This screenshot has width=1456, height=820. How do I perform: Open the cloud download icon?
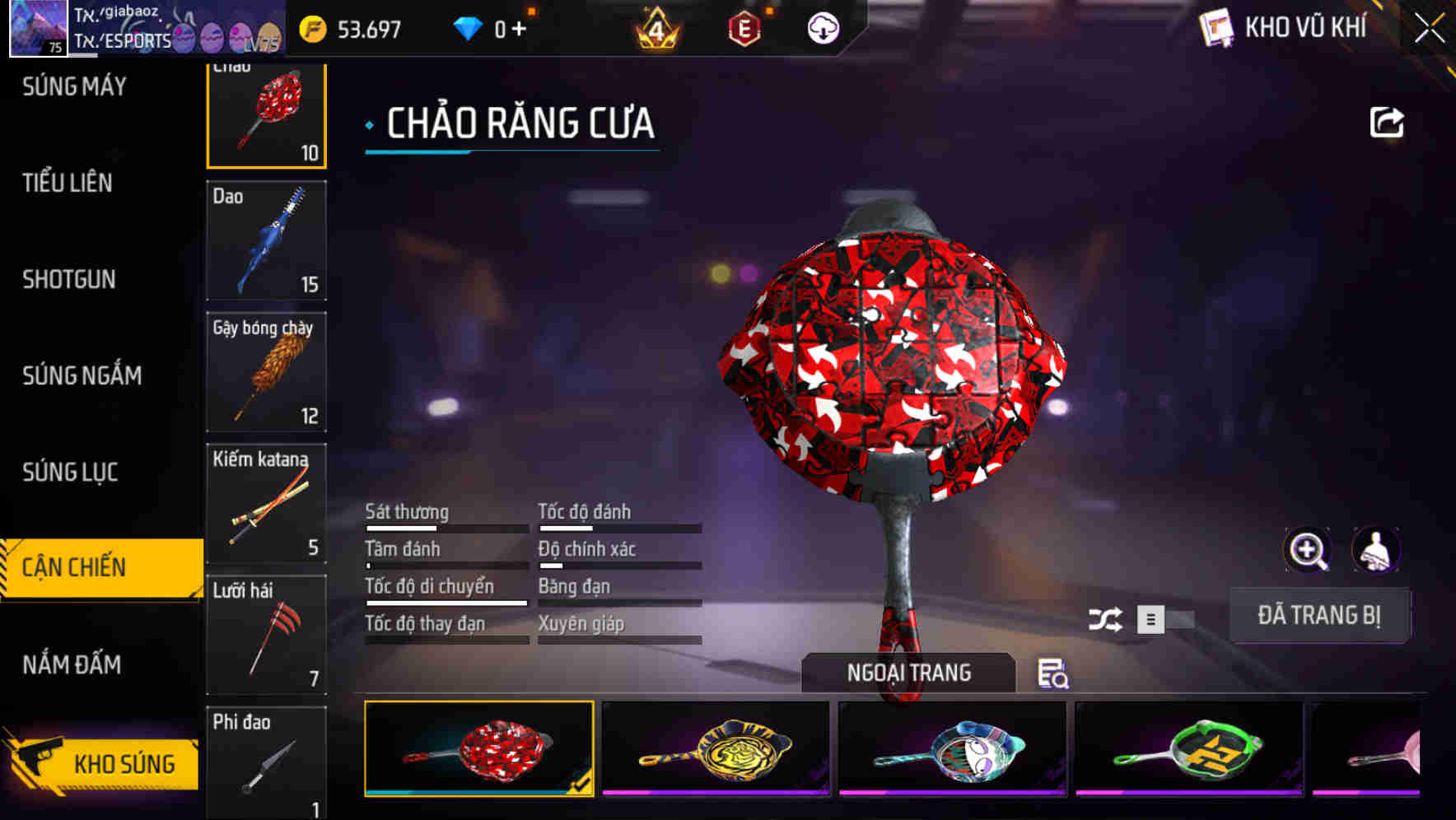(x=823, y=27)
